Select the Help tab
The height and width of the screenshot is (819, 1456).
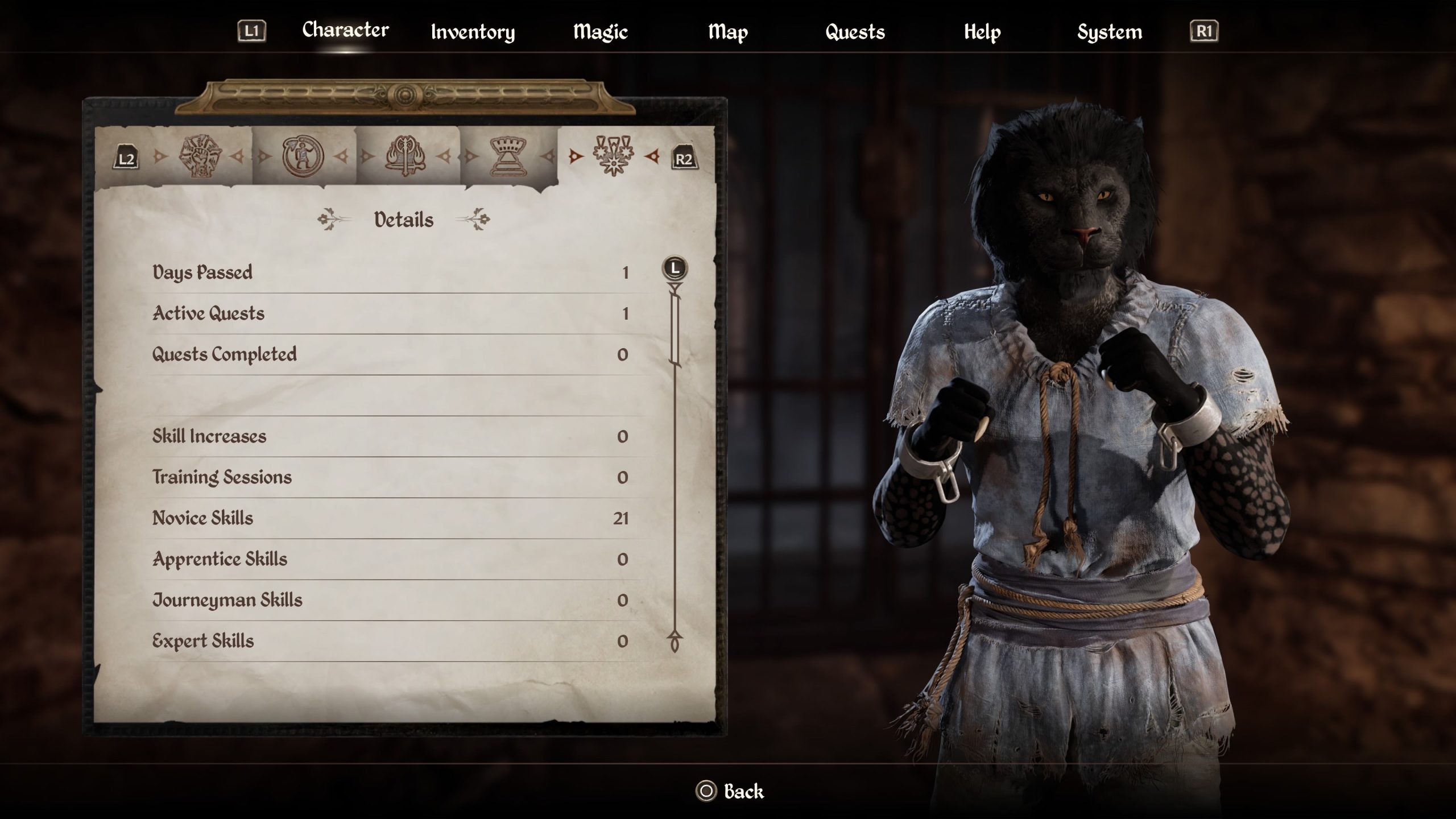click(982, 32)
